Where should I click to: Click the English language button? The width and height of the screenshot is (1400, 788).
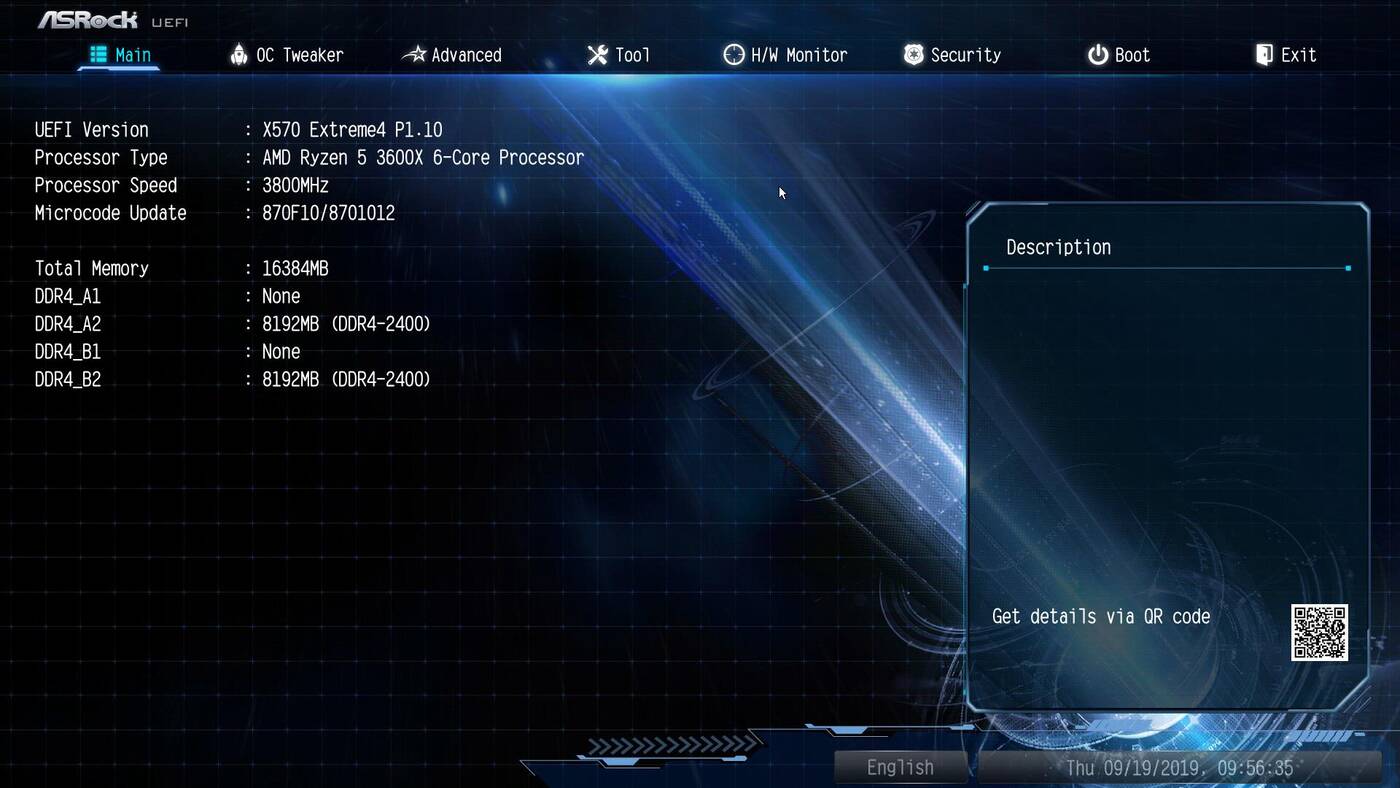point(900,767)
